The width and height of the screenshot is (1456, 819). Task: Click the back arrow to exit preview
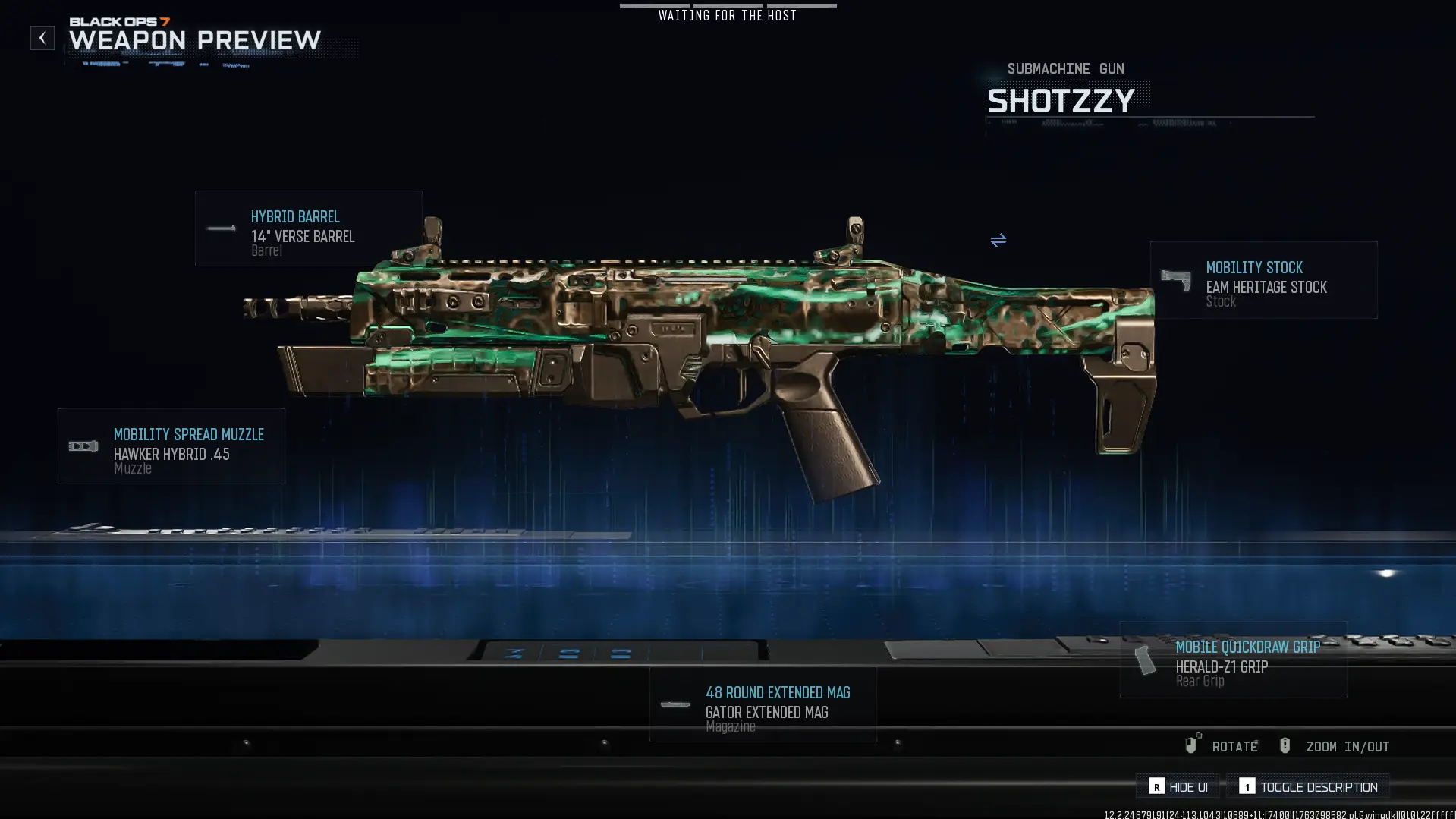click(x=42, y=37)
